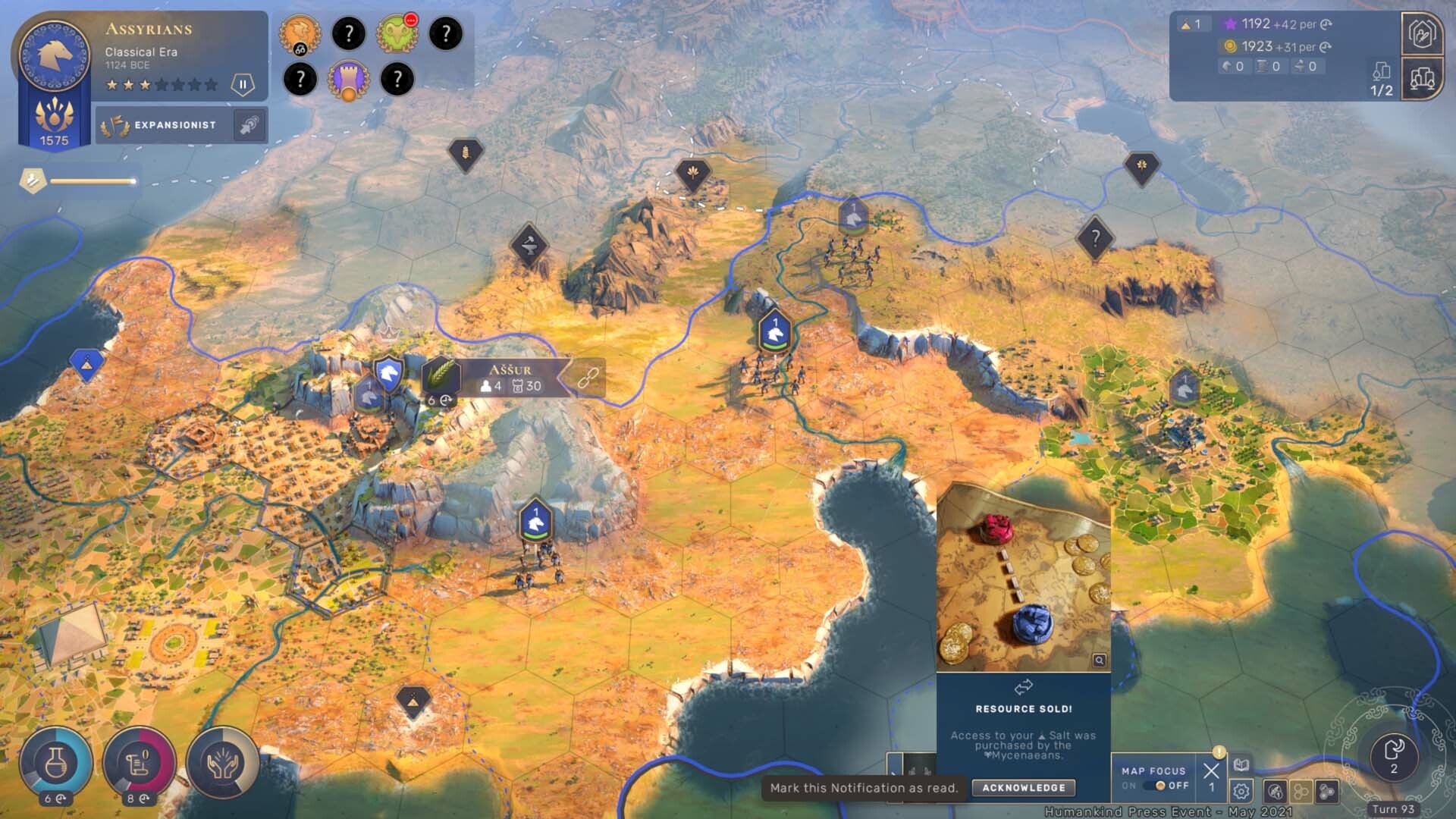Click the fame progress bar under 1575
1456x819 pixels.
click(x=91, y=180)
